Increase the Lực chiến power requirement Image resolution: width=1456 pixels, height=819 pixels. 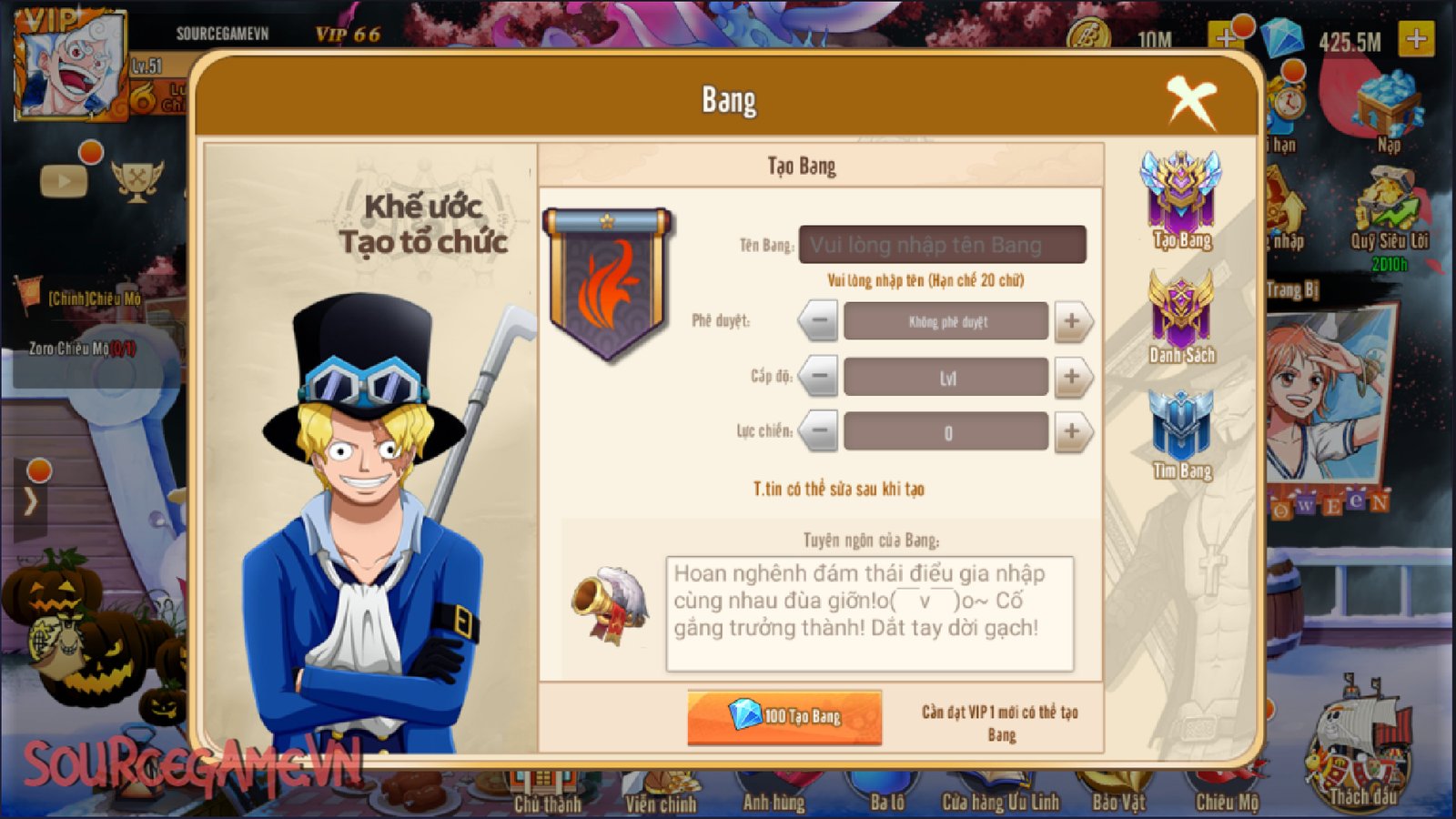(x=1072, y=432)
